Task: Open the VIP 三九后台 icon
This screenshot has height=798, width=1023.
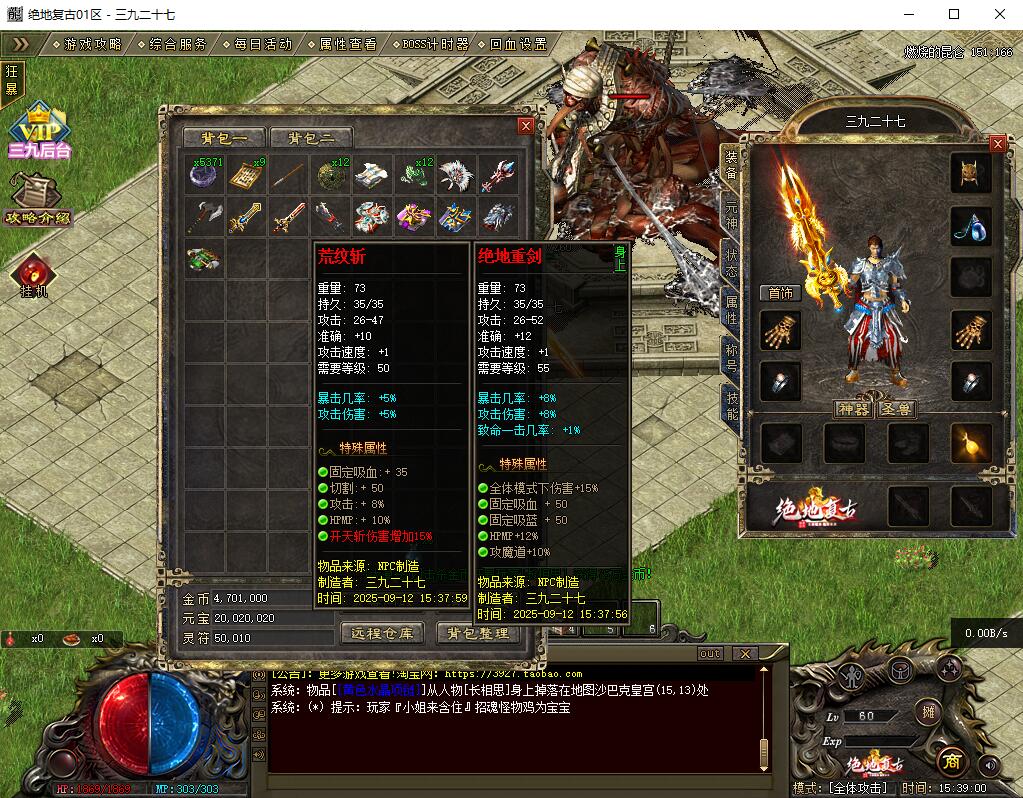Action: [40, 131]
